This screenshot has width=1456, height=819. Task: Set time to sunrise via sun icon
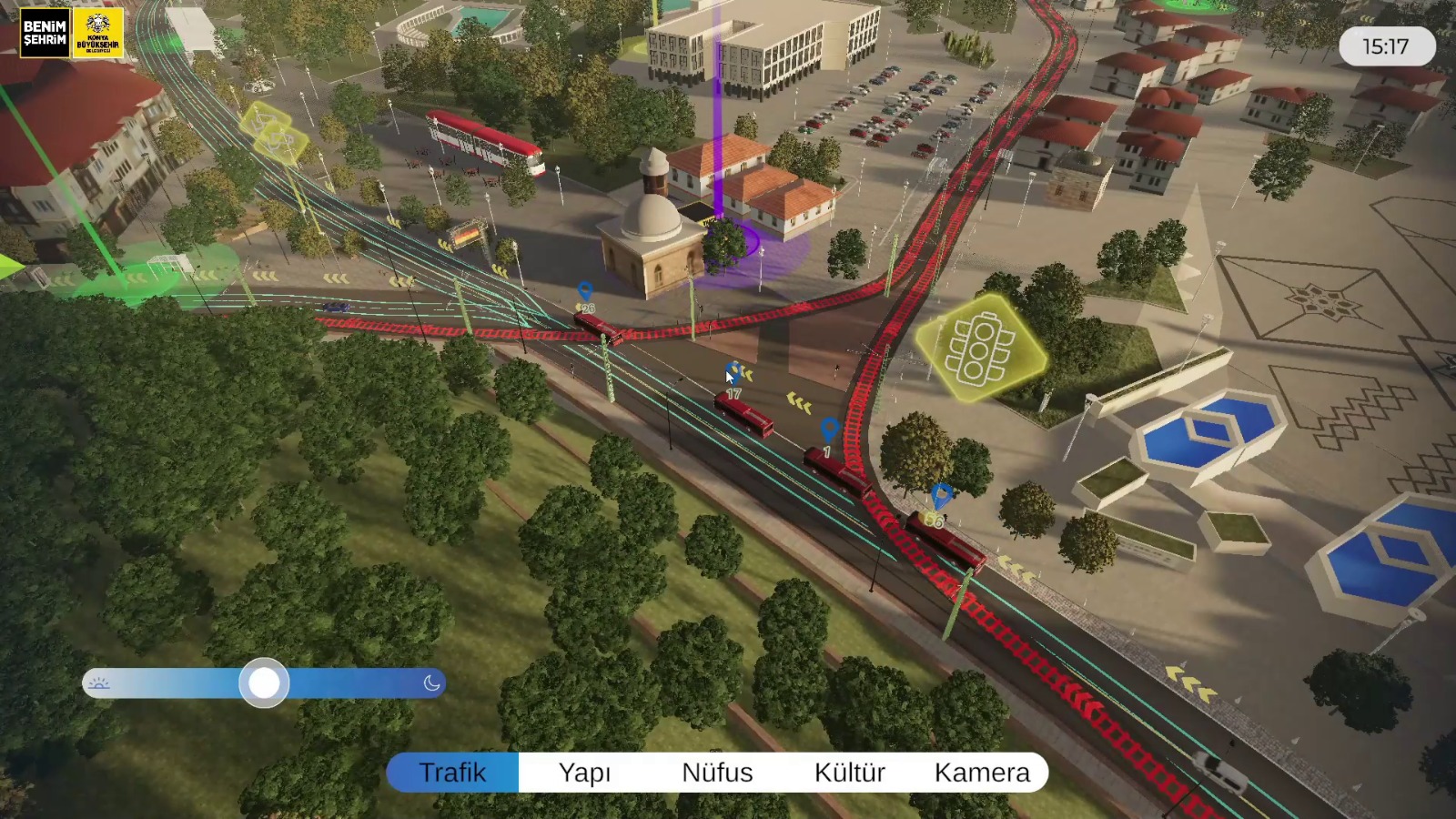coord(99,682)
